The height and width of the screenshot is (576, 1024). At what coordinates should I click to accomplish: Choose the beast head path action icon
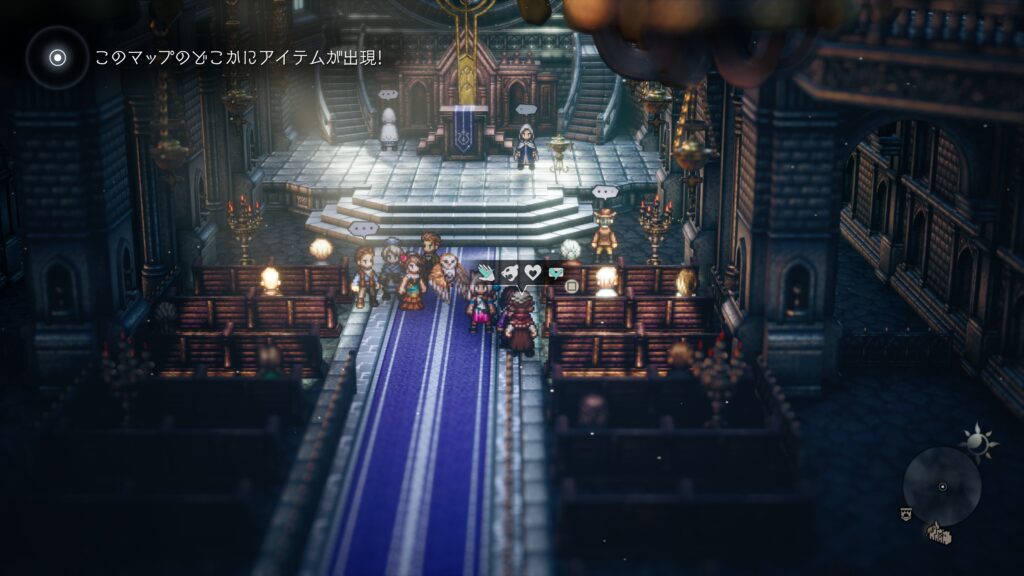[x=511, y=271]
